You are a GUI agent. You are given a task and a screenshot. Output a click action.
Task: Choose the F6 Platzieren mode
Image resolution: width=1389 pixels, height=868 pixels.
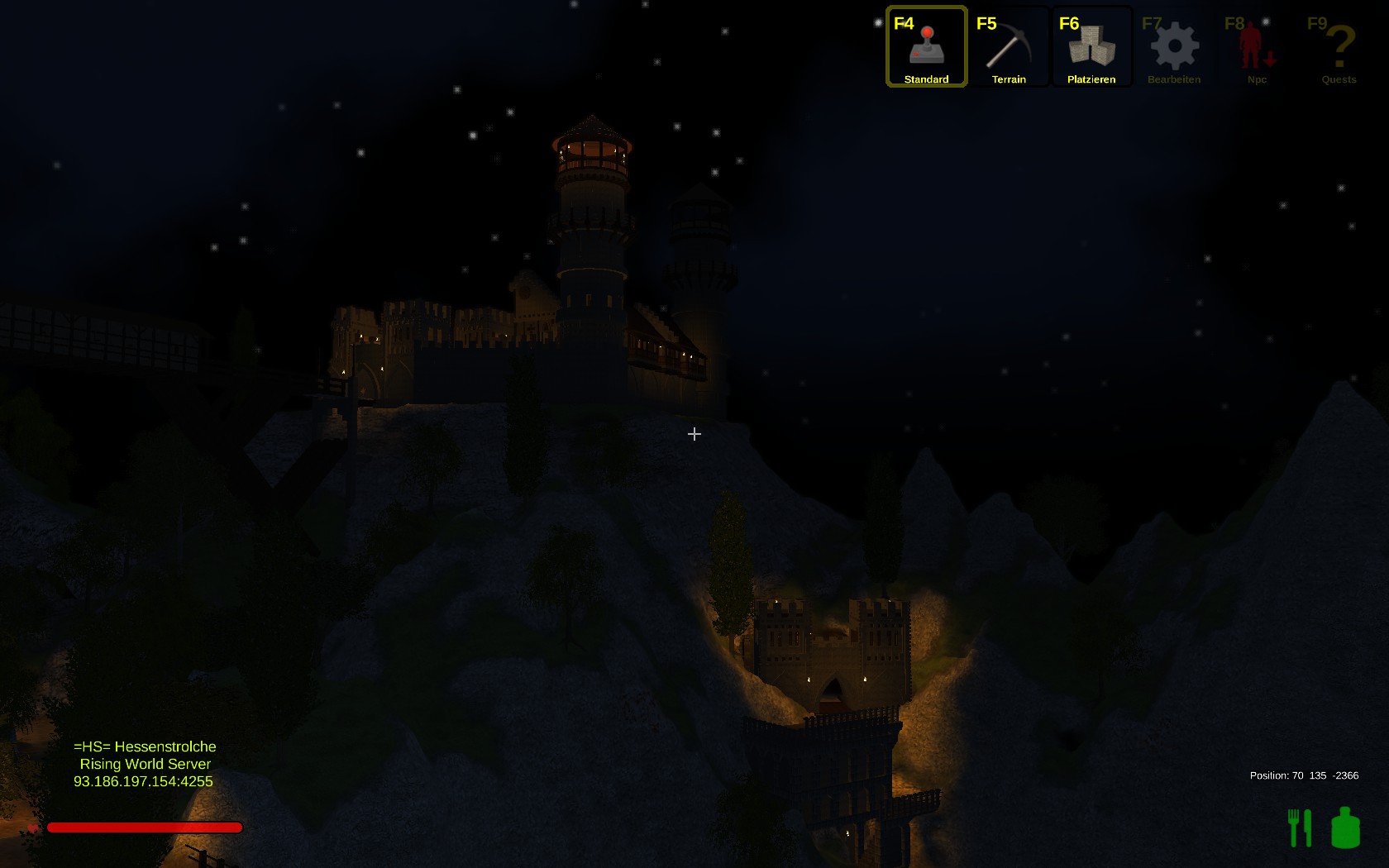tap(1091, 47)
